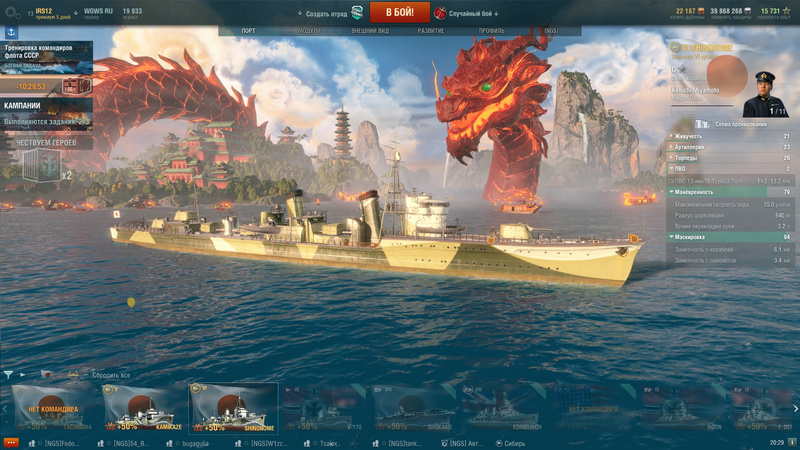The width and height of the screenshot is (800, 450).
Task: Open the ship carousel filter funnel
Action: click(x=8, y=375)
